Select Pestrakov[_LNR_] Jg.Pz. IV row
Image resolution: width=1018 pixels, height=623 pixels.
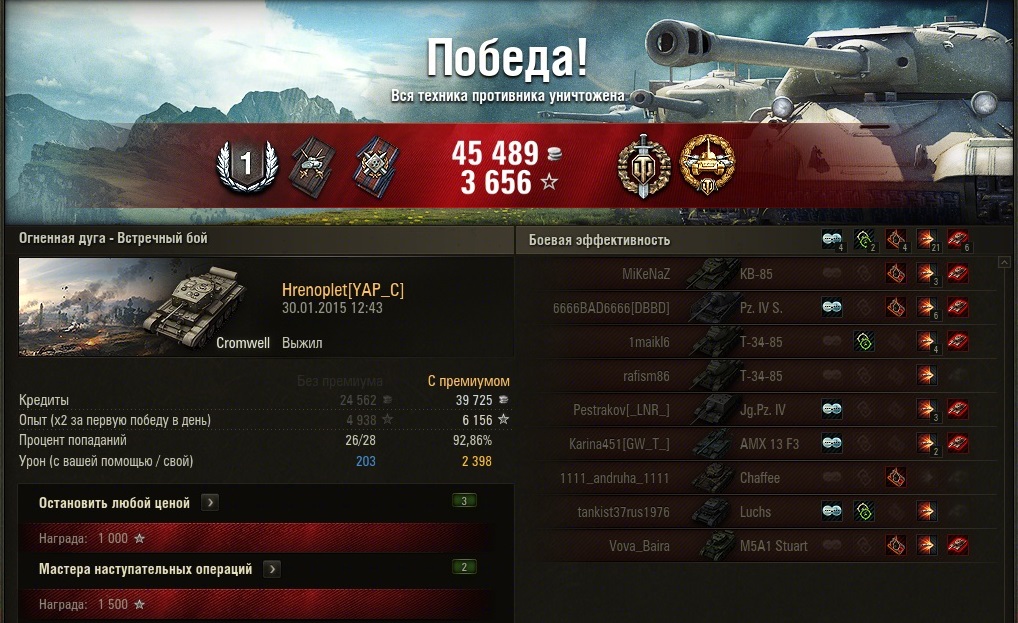pyautogui.click(x=755, y=410)
